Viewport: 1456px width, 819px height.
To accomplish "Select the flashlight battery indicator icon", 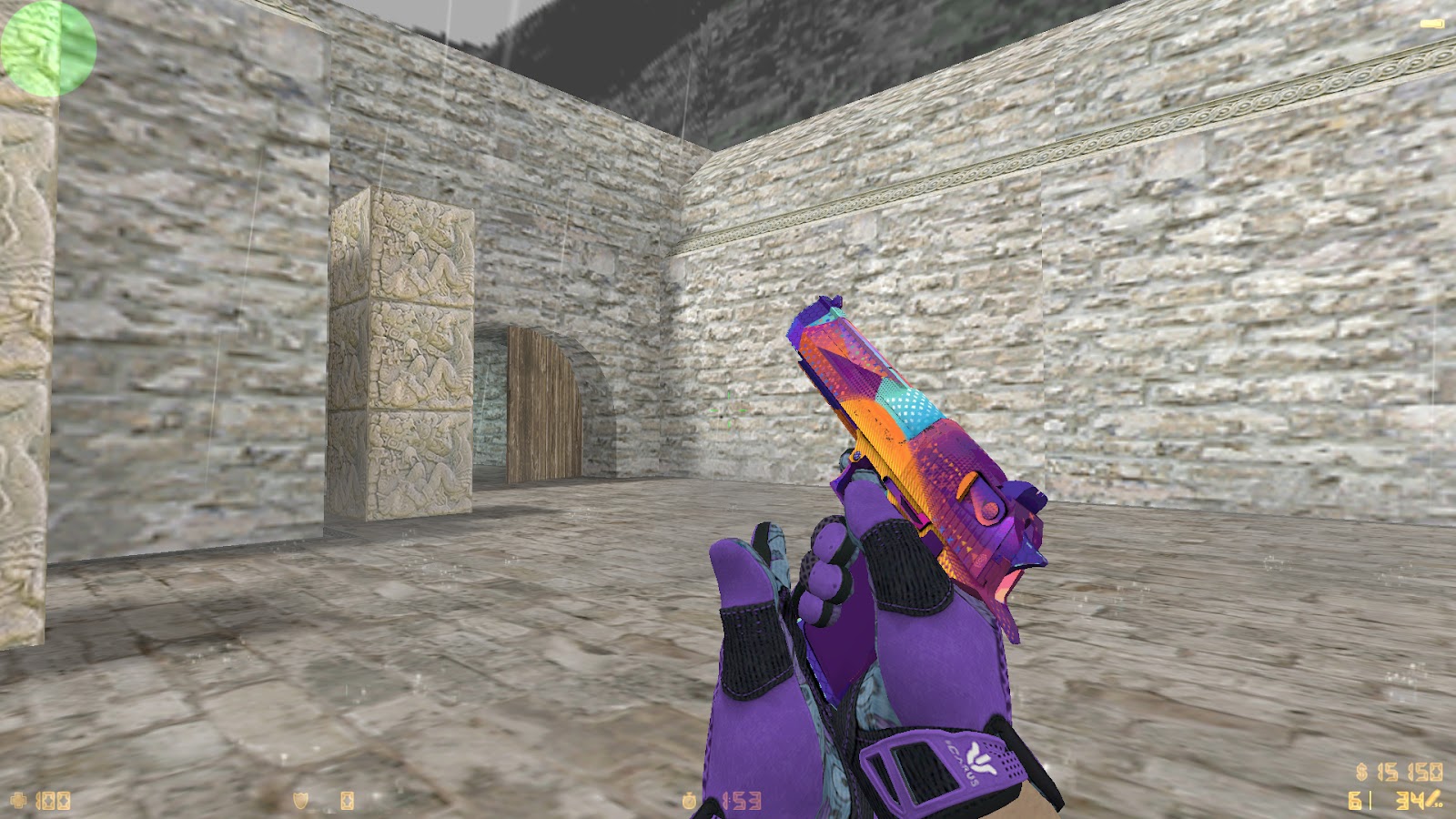I will click(x=1431, y=23).
